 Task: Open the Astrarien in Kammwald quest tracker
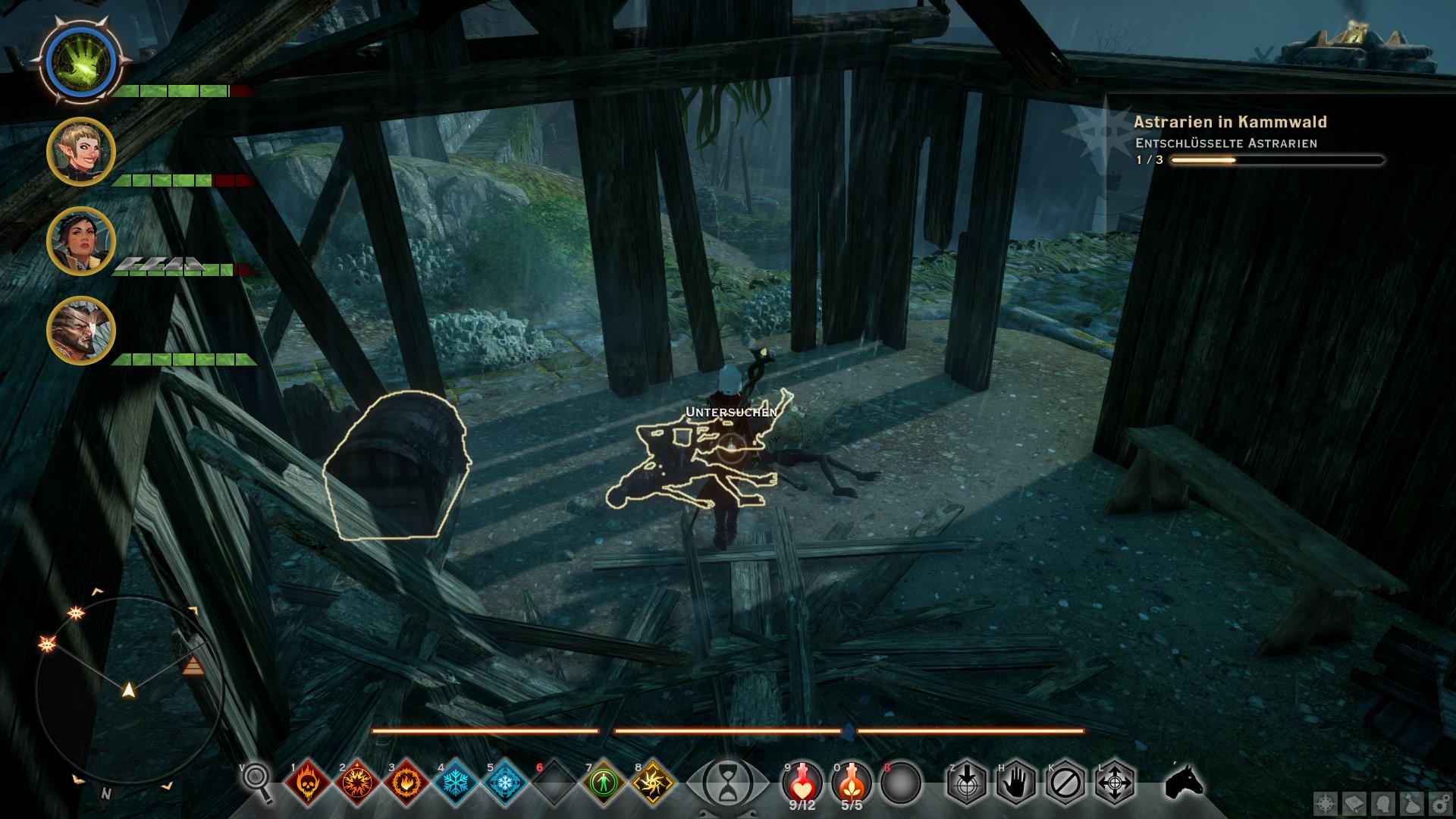(x=1229, y=122)
